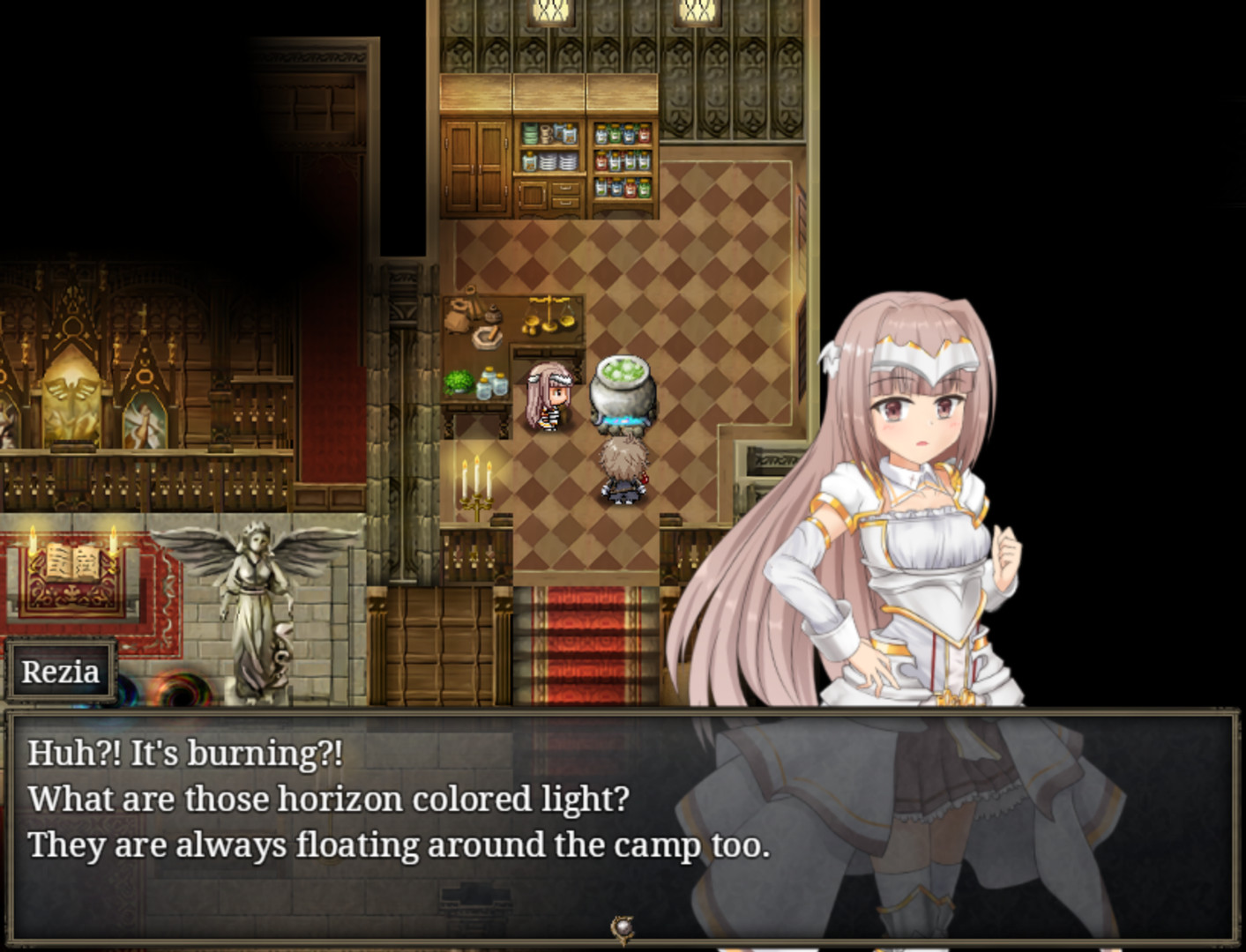This screenshot has width=1246, height=952.
Task: Click the stacked plates inside the open cupboard
Action: 557,161
